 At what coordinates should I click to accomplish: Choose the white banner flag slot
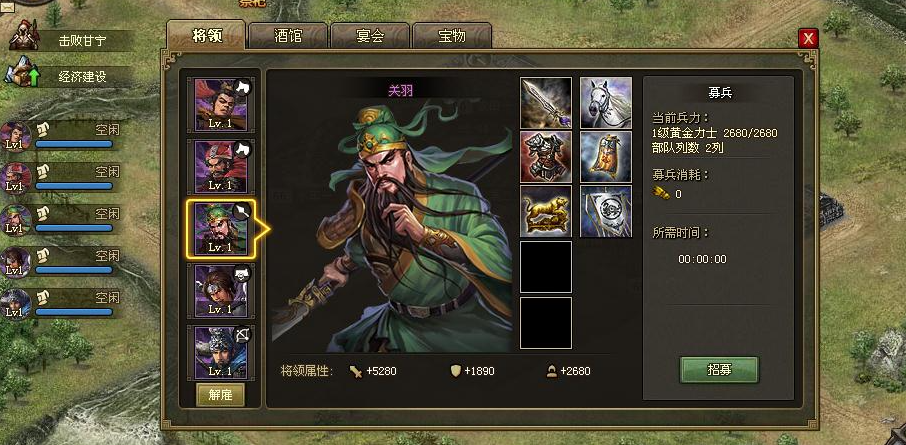(x=606, y=211)
